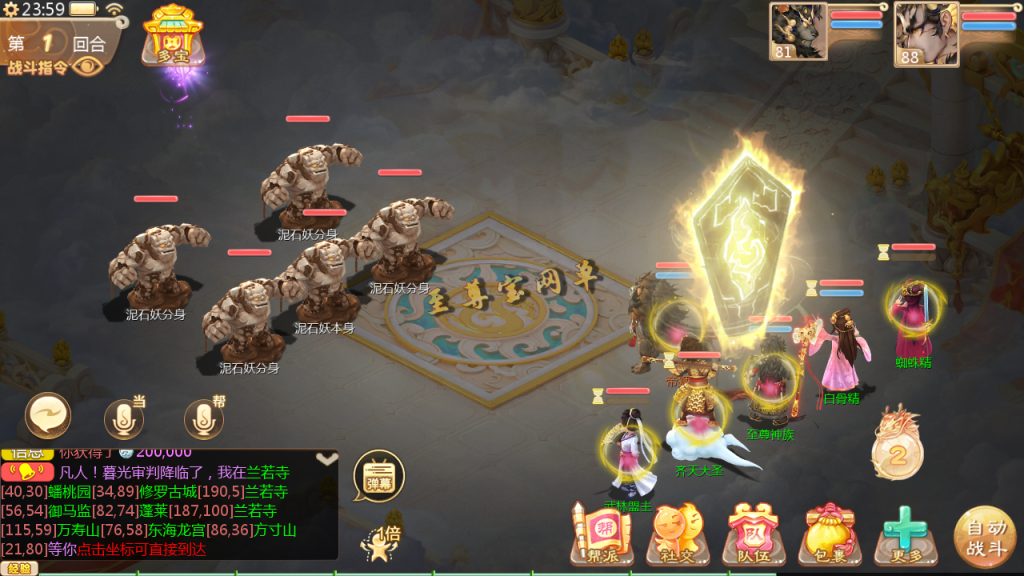1024x576 pixels.
Task: Activate the 帮 guild voice microphone button
Action: (203, 419)
